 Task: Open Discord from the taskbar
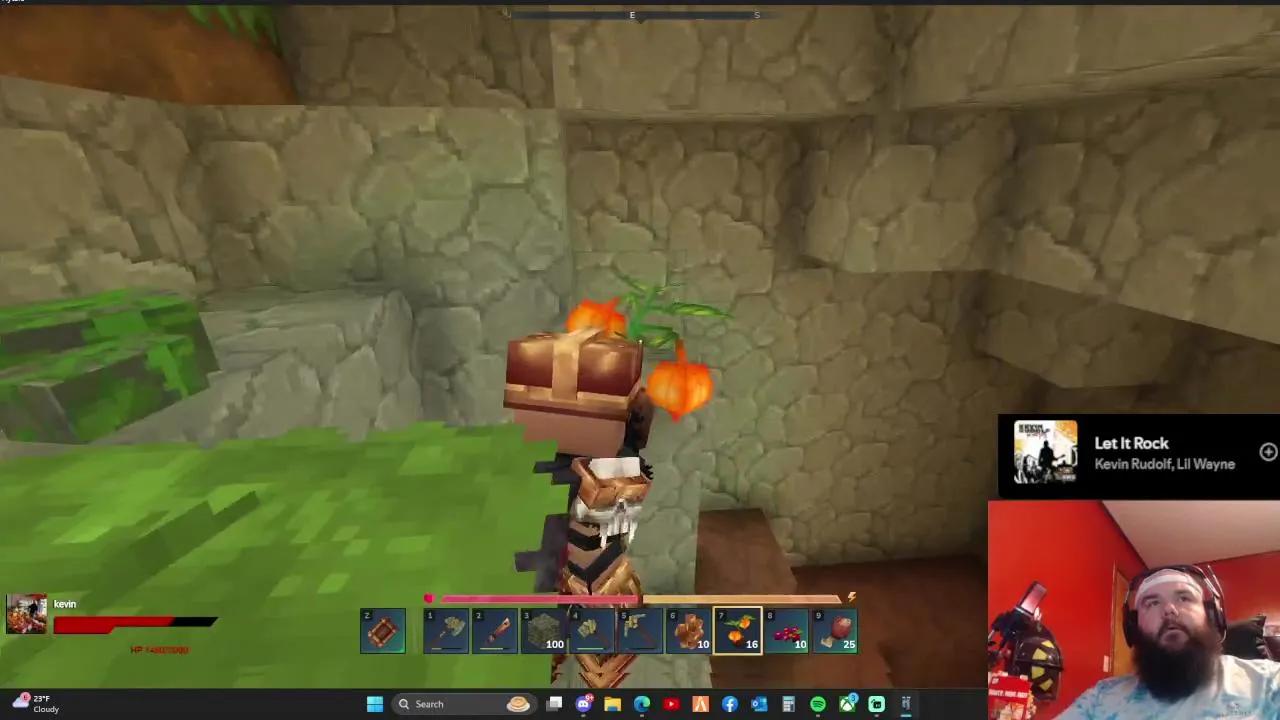(583, 704)
